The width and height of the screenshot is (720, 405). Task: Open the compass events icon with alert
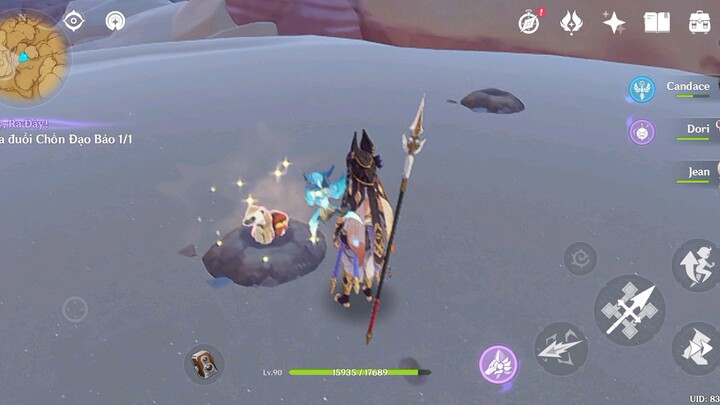[529, 22]
